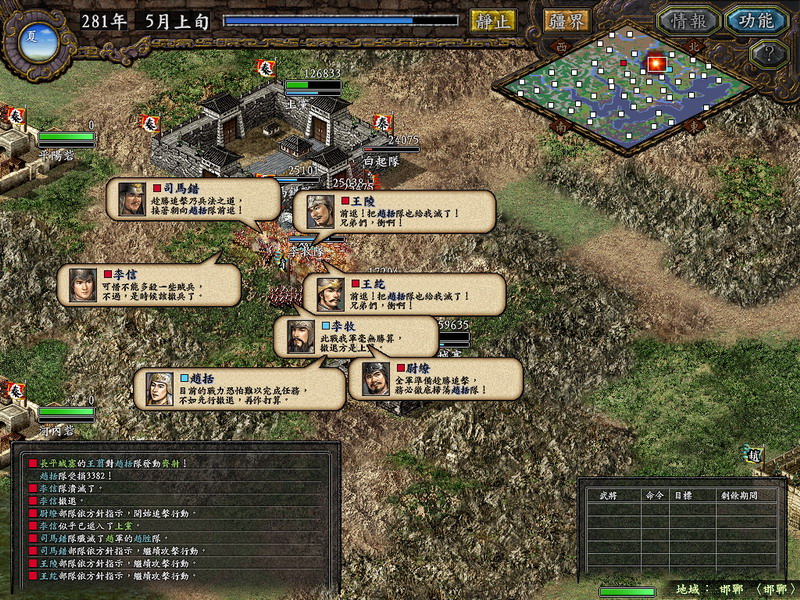The image size is (800, 600).
Task: Open the 情報 information menu
Action: [688, 20]
